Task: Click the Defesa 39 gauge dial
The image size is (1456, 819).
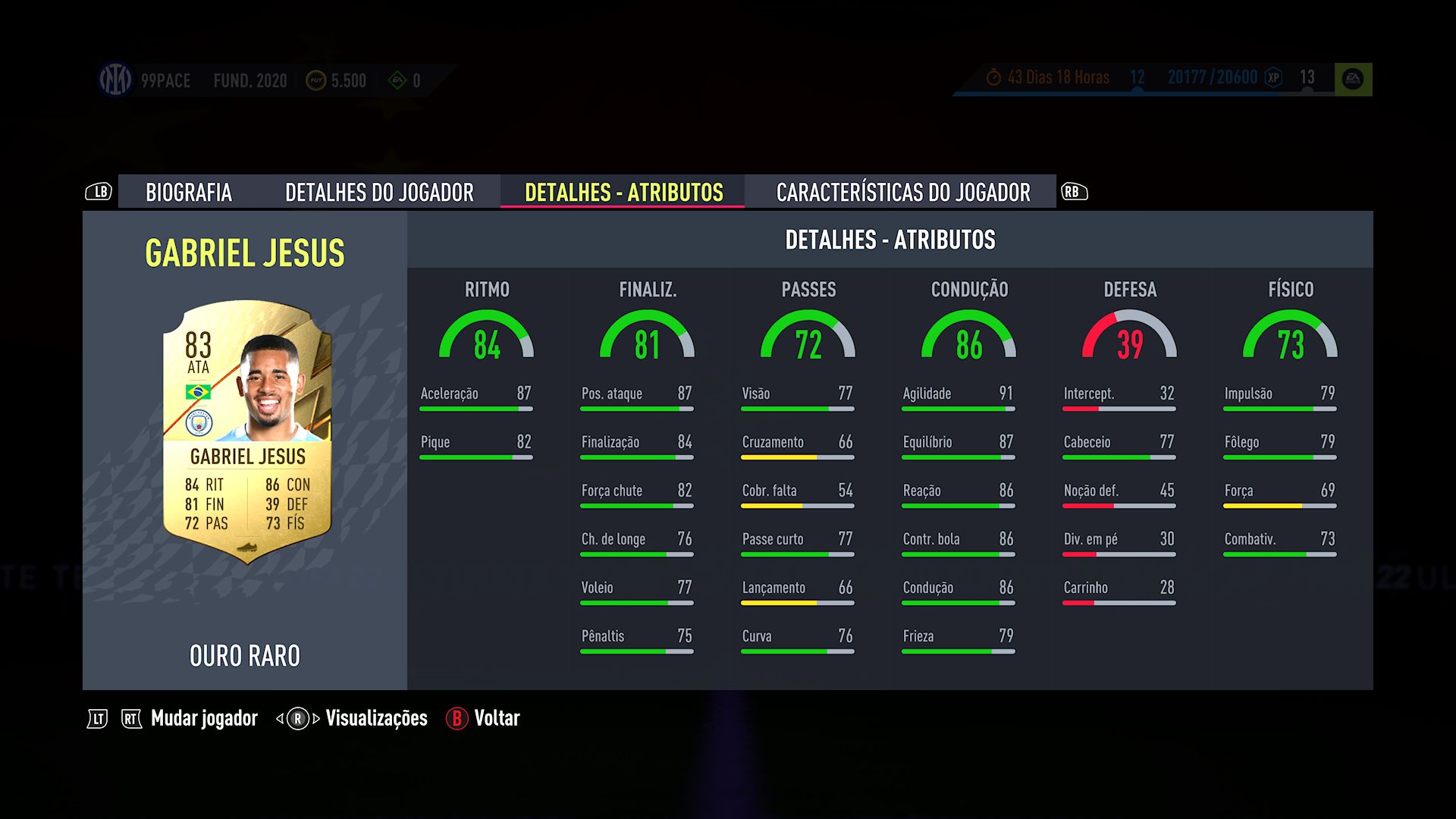Action: click(x=1129, y=339)
